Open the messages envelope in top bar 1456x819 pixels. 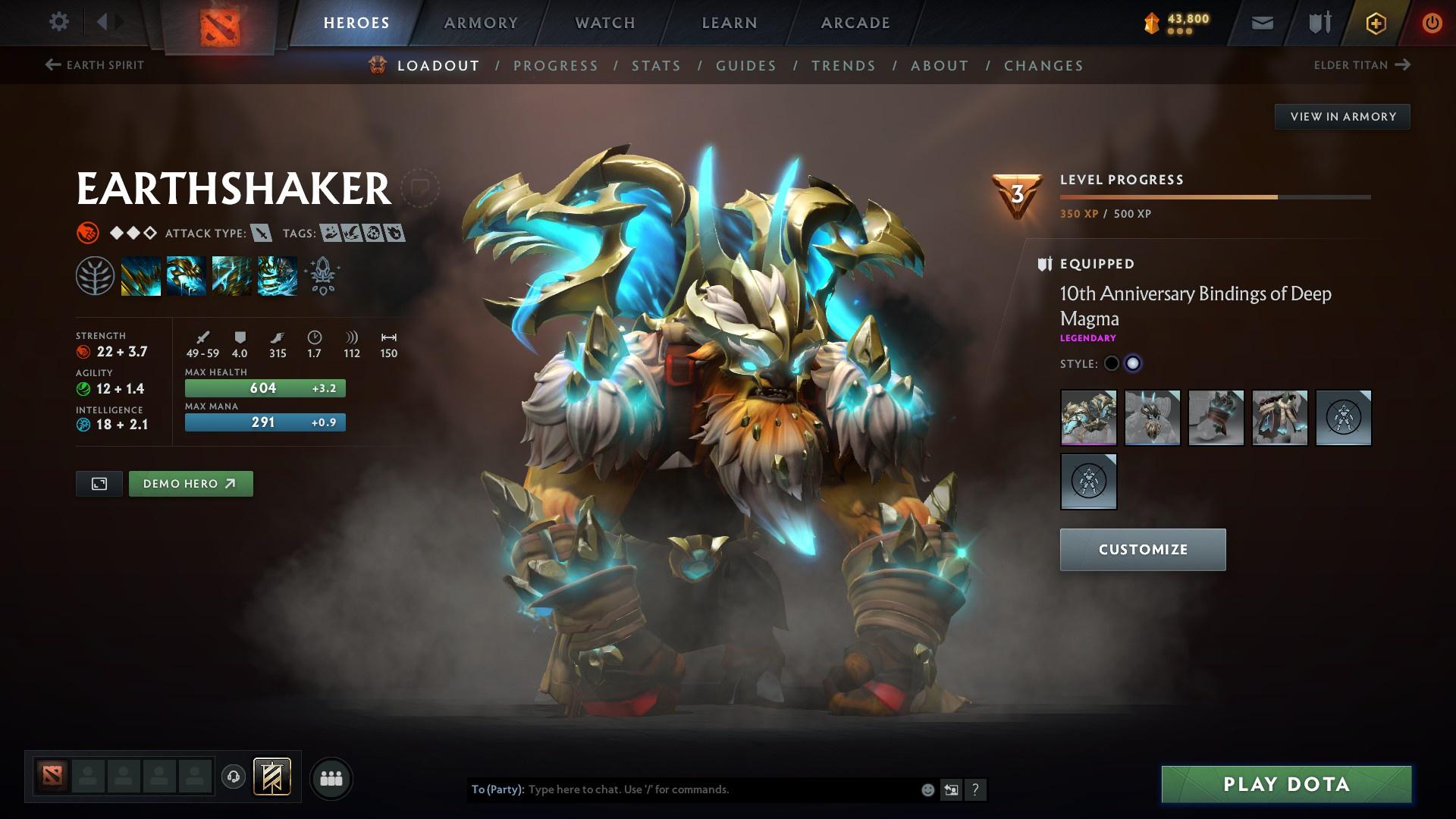[x=1262, y=22]
